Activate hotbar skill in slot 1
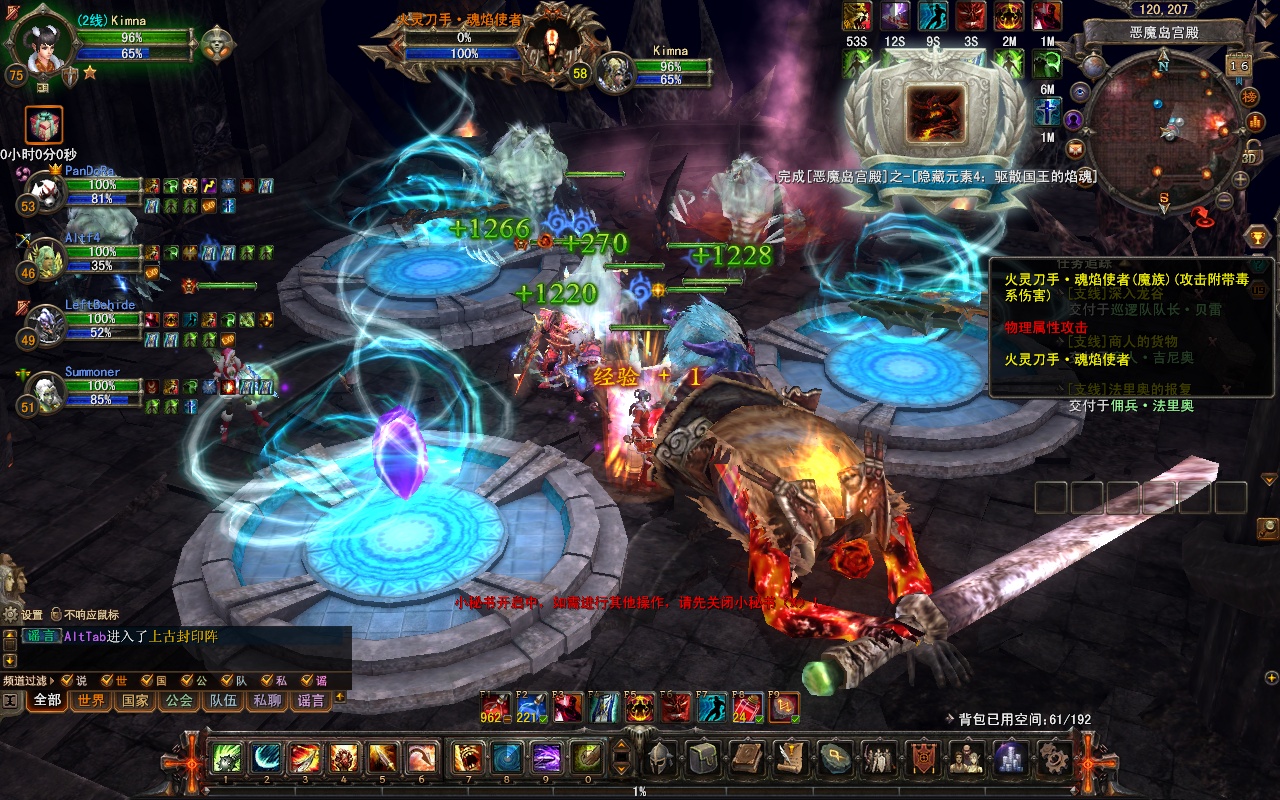 click(x=226, y=758)
